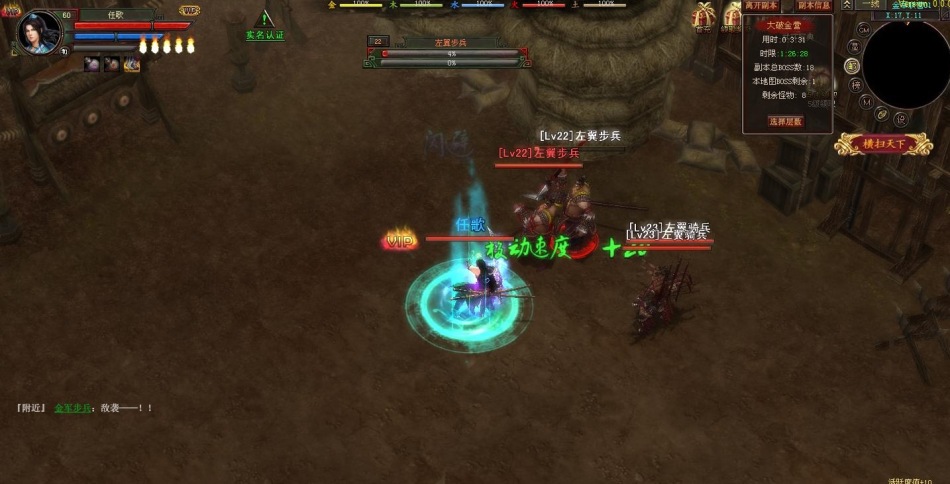Open the 首充 first-recharge gift box
Viewport: 950px width, 484px height.
(x=706, y=16)
